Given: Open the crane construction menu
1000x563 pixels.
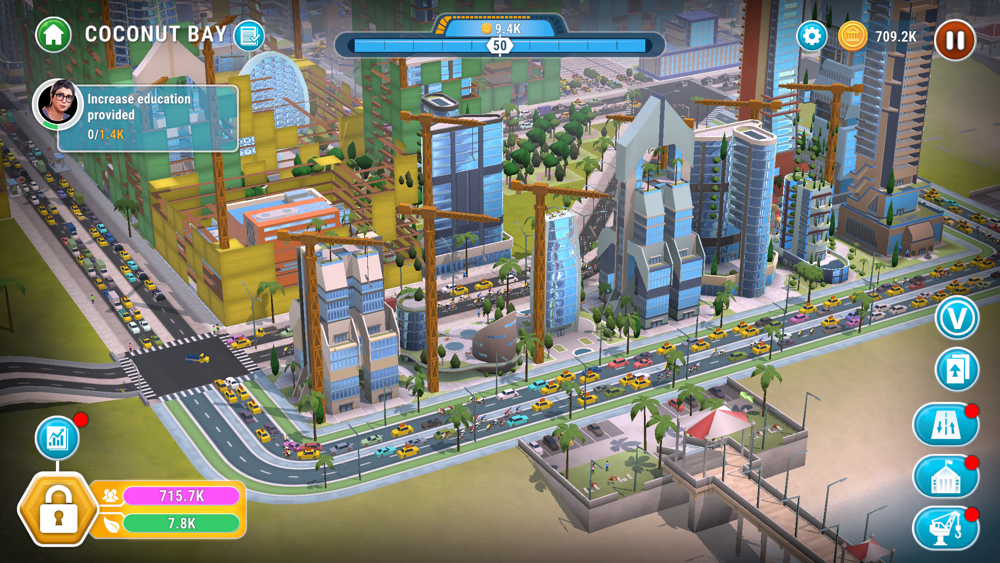Looking at the screenshot, I should (944, 528).
